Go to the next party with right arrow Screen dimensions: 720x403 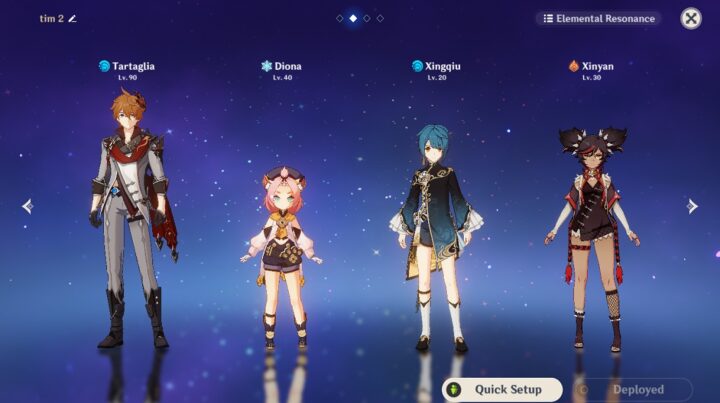tap(692, 206)
